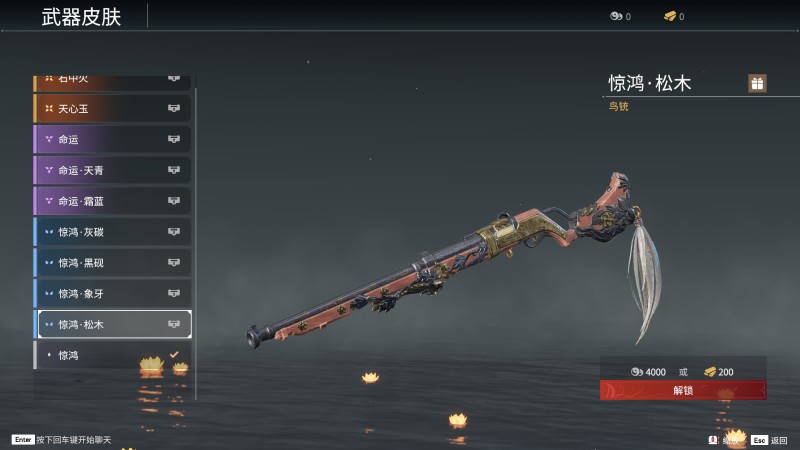Pick the 惊鸿·象牙 skin entry
This screenshot has height=450, width=800.
pos(112,294)
